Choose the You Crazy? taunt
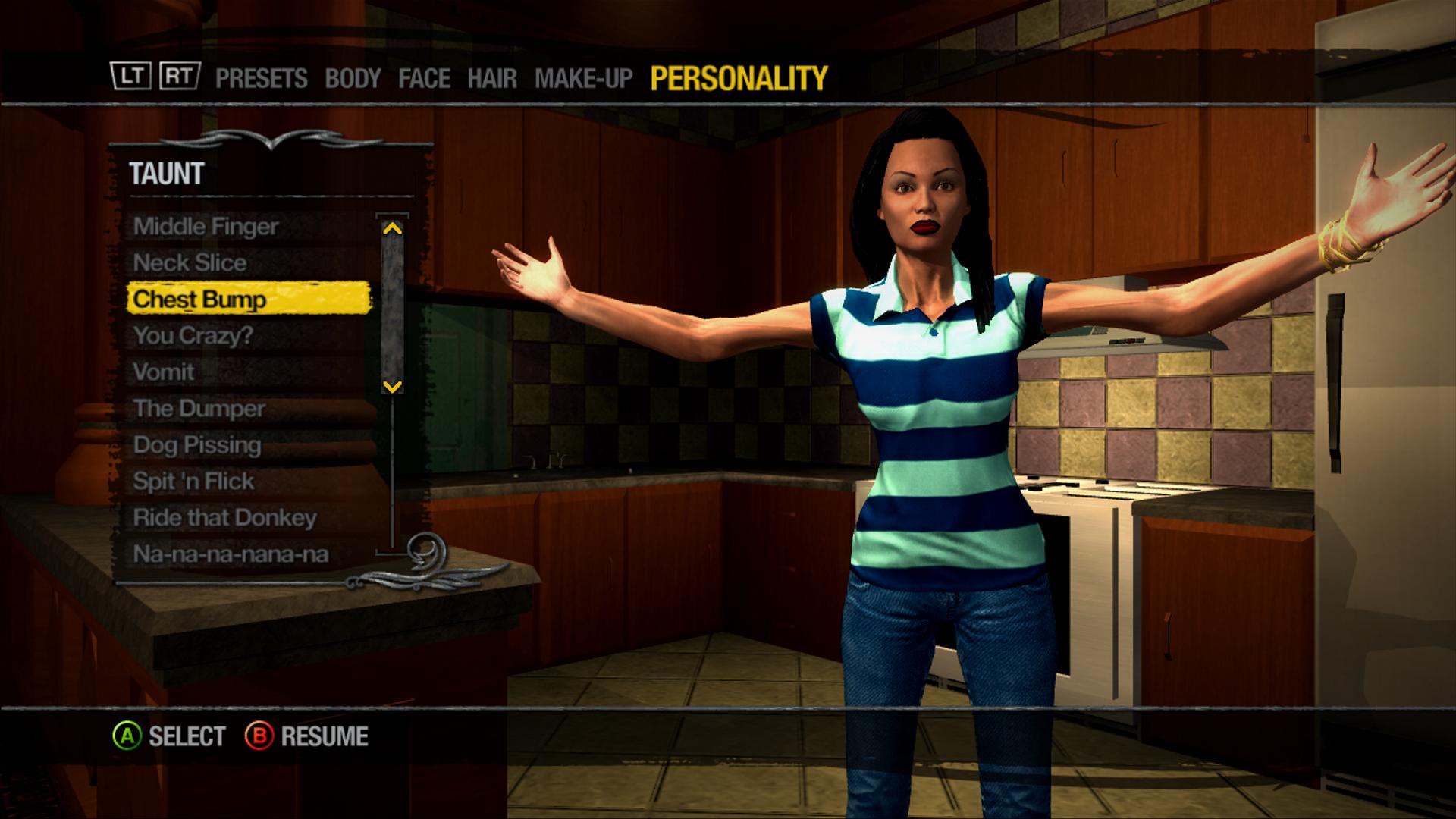Viewport: 1456px width, 819px height. click(193, 335)
